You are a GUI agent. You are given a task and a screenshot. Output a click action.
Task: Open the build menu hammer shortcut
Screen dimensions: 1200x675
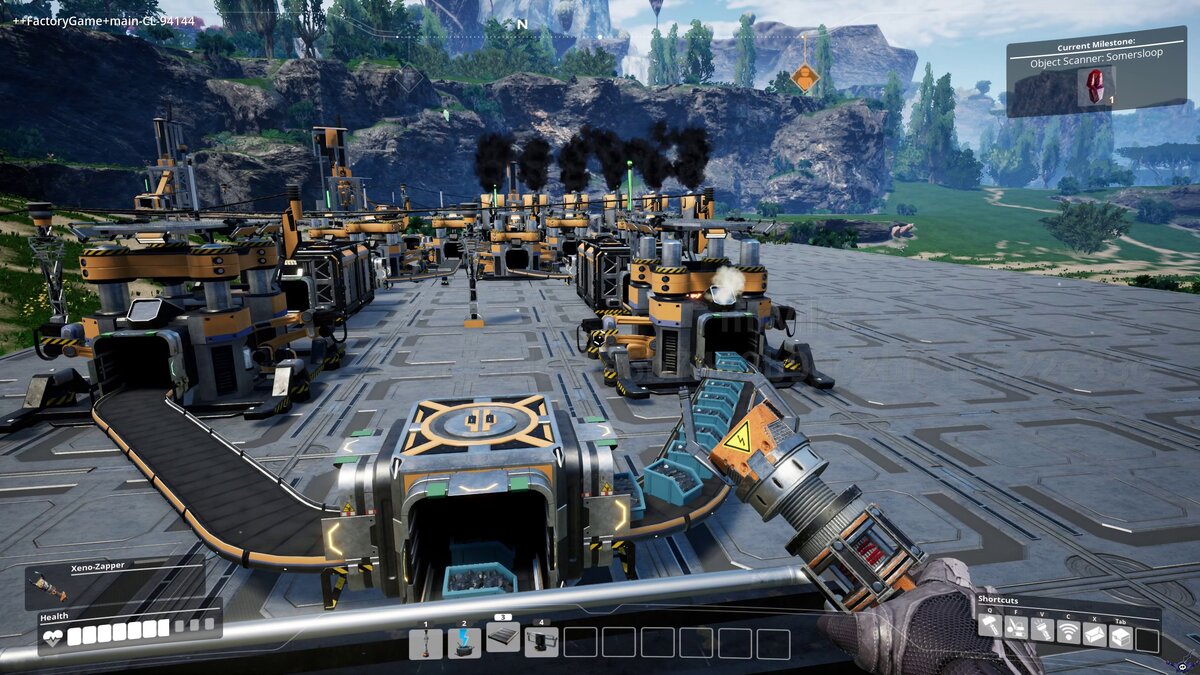pos(989,627)
